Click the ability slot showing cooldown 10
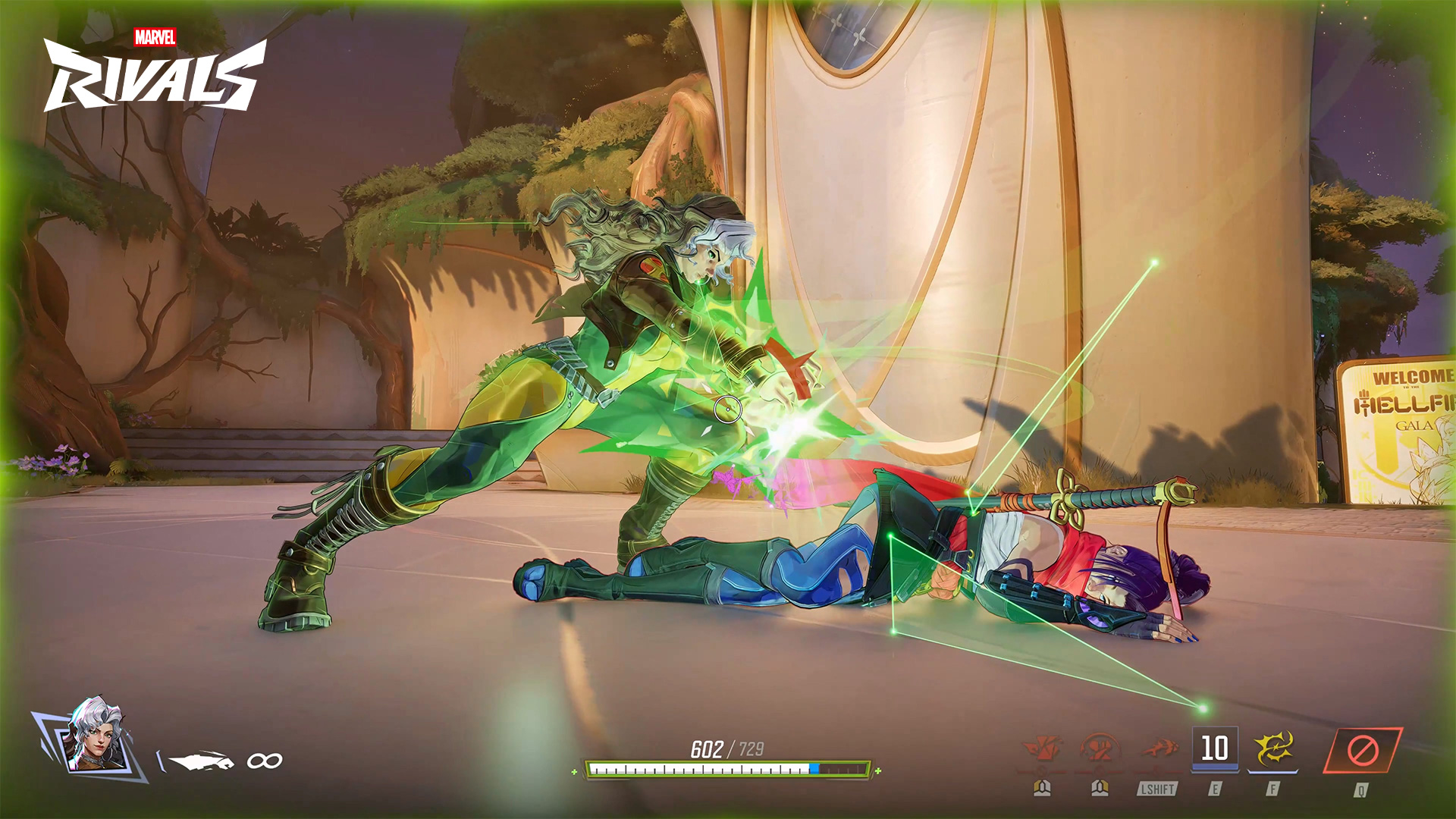The image size is (1456, 819). [x=1215, y=748]
